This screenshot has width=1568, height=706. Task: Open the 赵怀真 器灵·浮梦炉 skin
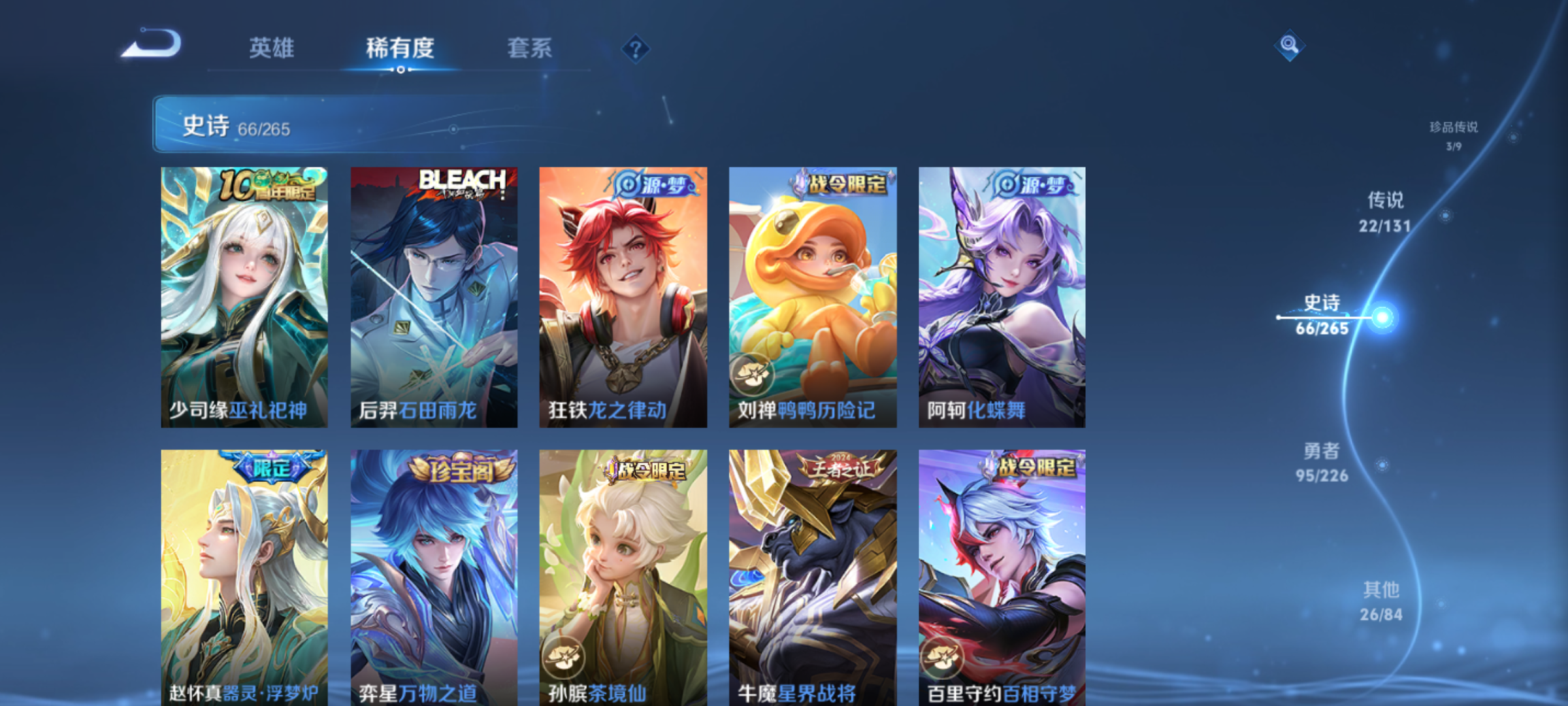tap(244, 577)
